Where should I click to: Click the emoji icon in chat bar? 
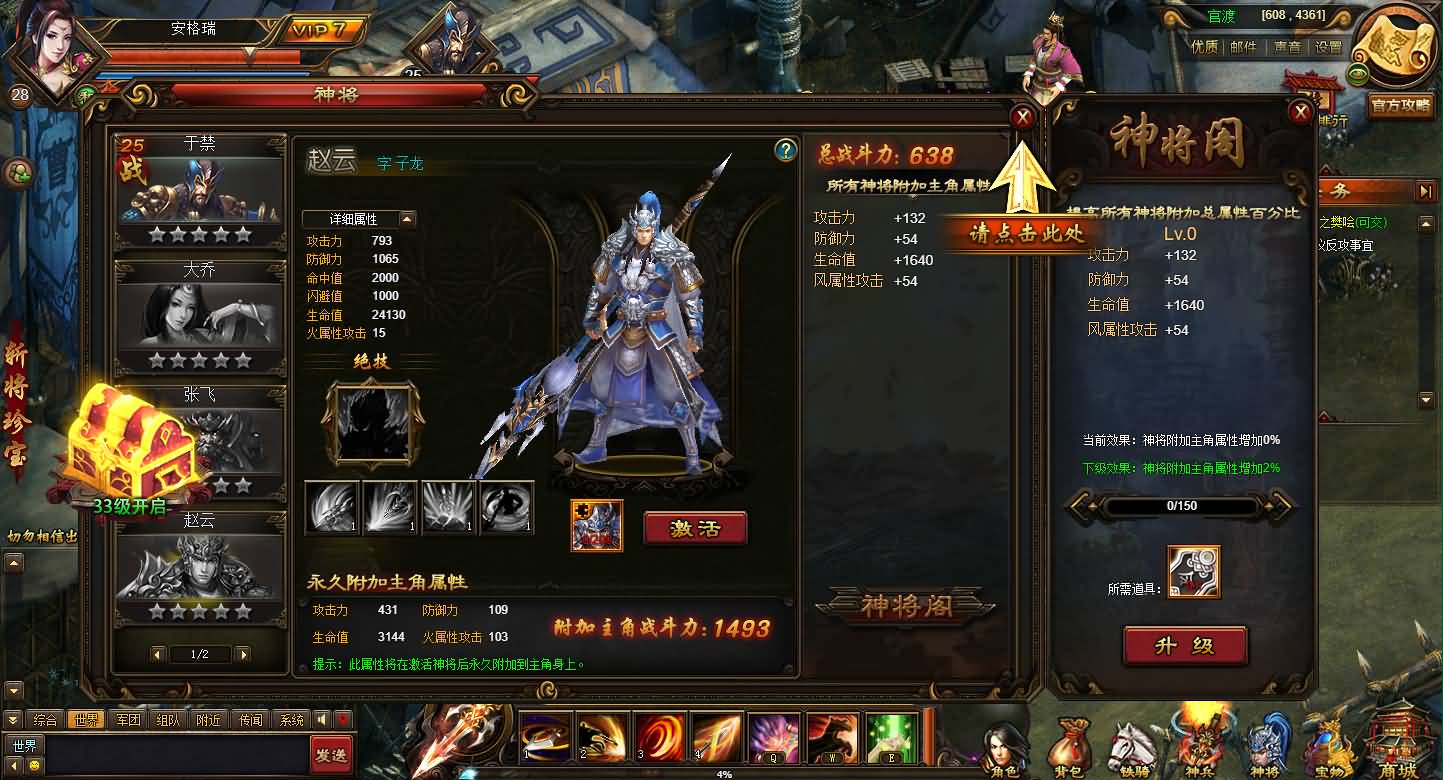[33, 766]
